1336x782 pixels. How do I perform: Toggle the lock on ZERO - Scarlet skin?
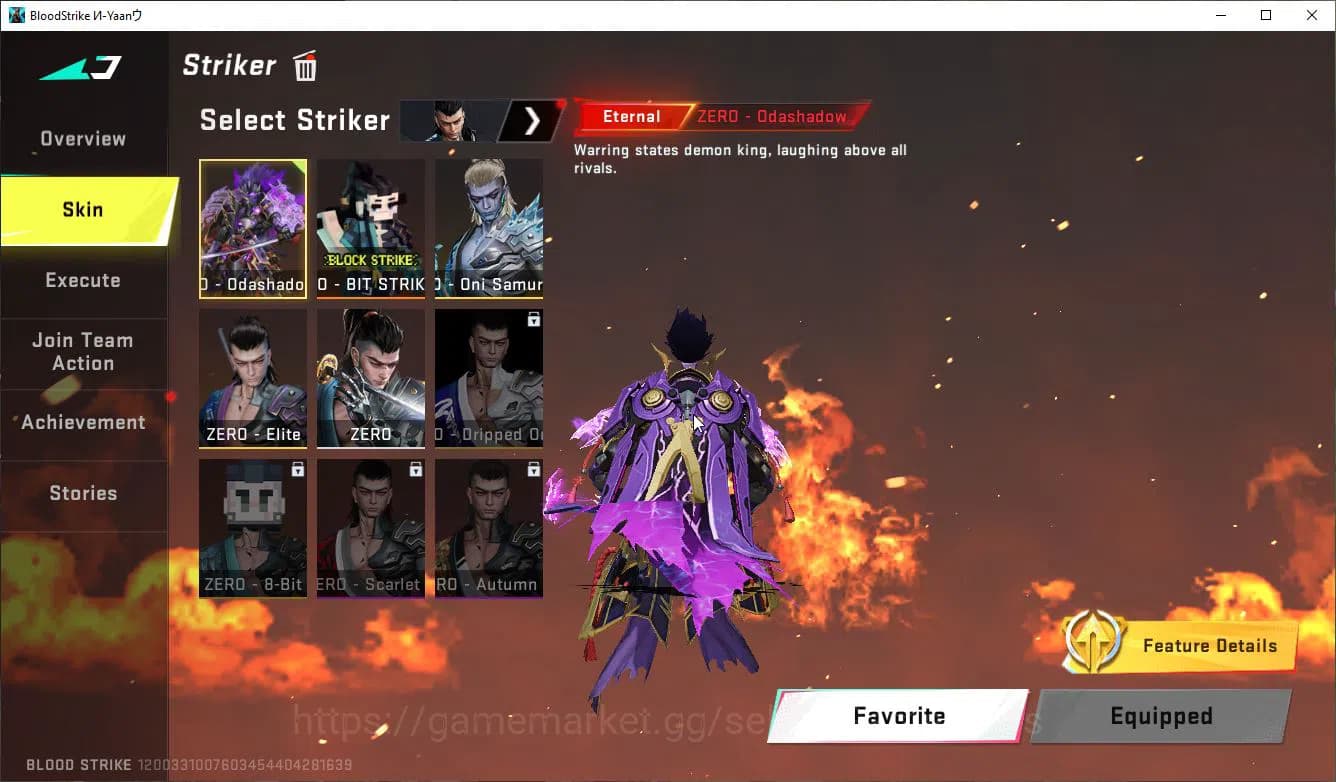(x=416, y=468)
